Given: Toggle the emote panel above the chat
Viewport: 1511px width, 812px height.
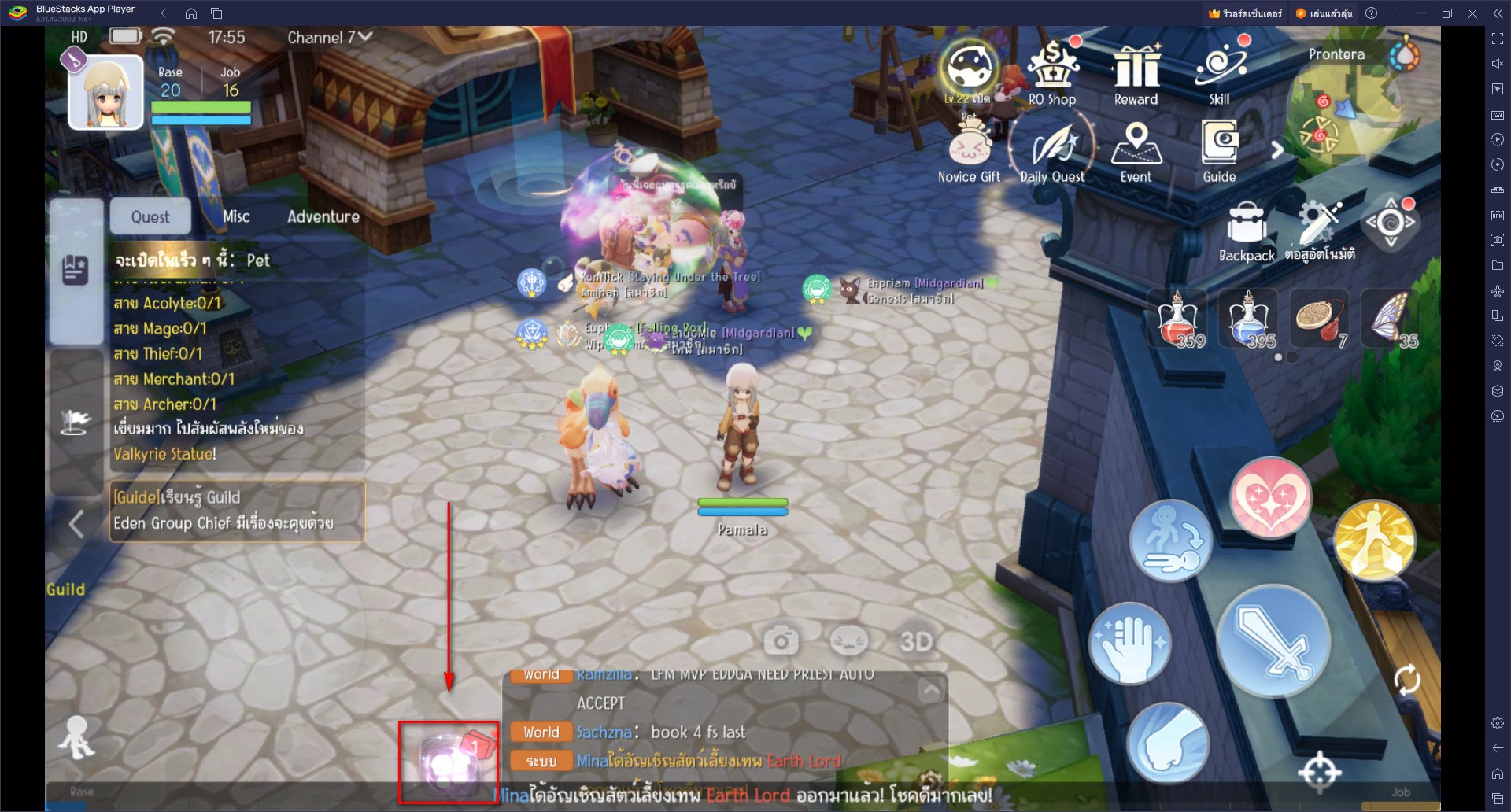Looking at the screenshot, I should [x=848, y=641].
